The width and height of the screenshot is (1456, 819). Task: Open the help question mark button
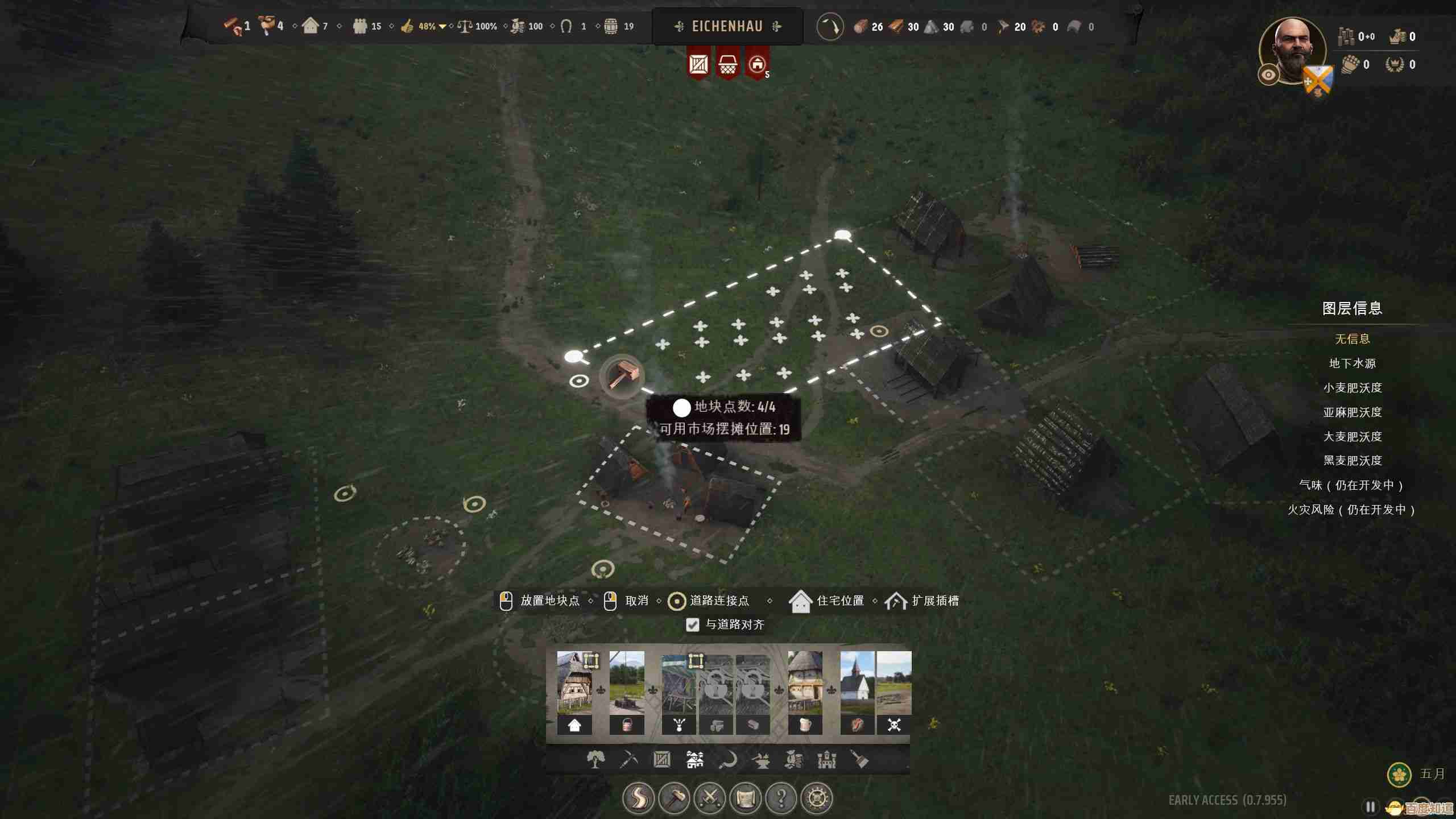781,798
